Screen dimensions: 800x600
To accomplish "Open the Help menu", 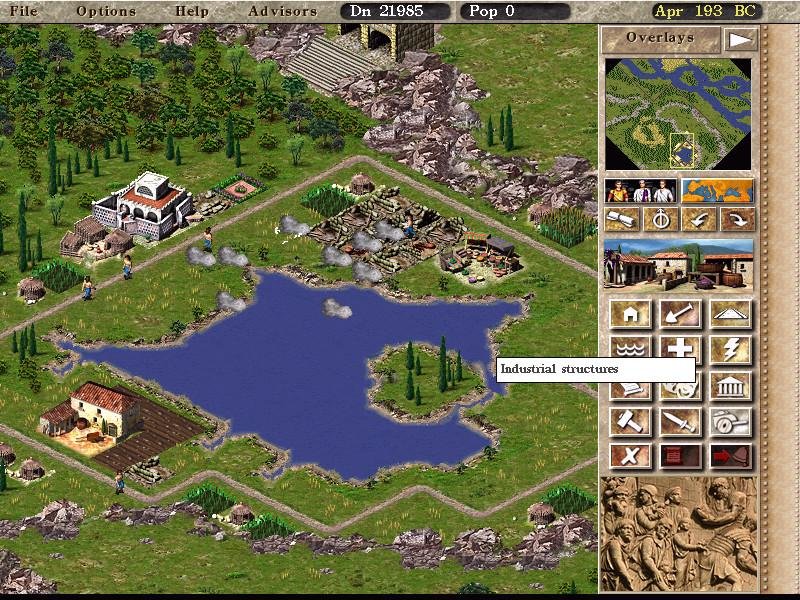I will pyautogui.click(x=192, y=11).
